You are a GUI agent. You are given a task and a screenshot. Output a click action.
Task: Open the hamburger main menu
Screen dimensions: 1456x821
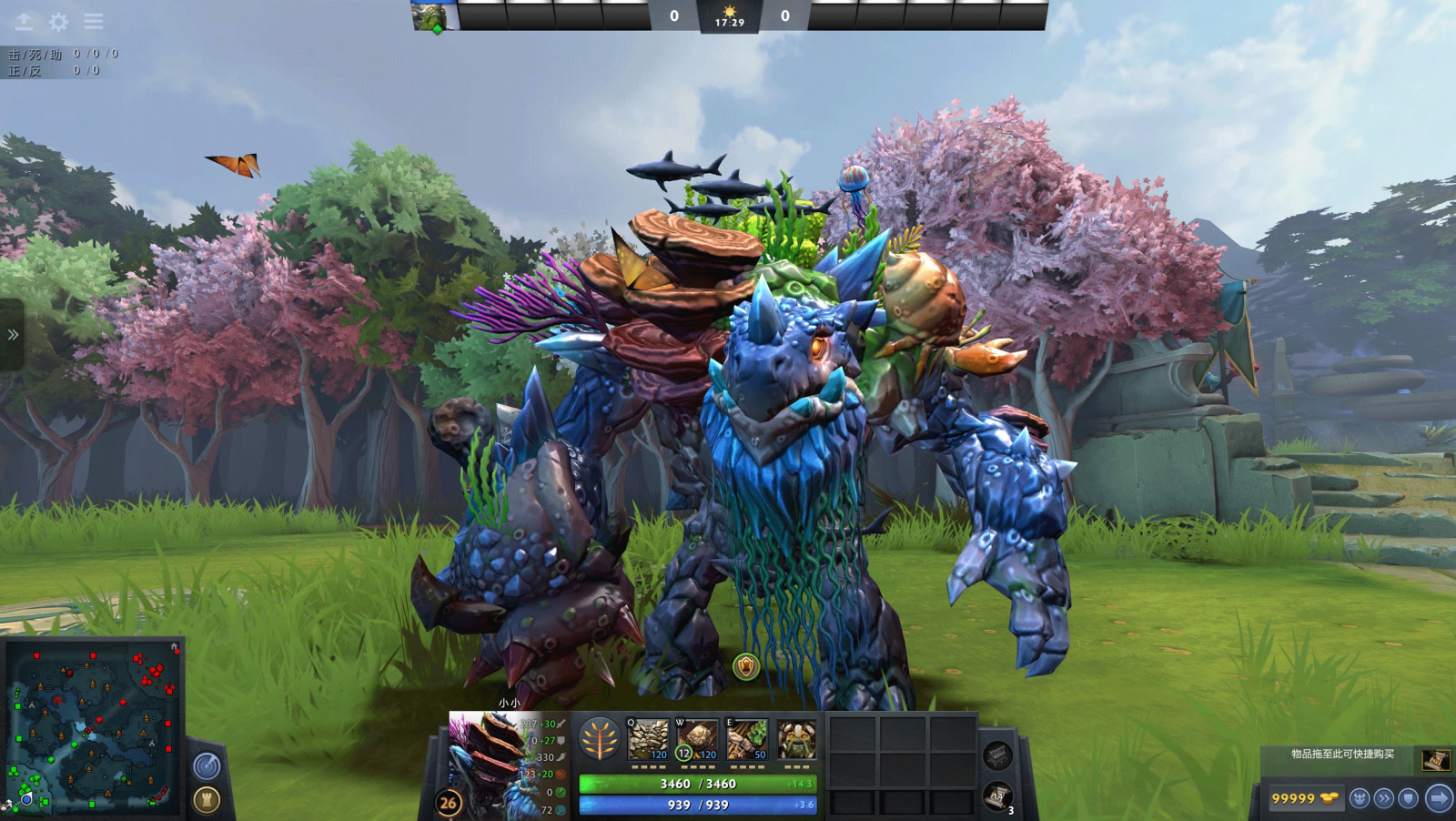point(94,22)
